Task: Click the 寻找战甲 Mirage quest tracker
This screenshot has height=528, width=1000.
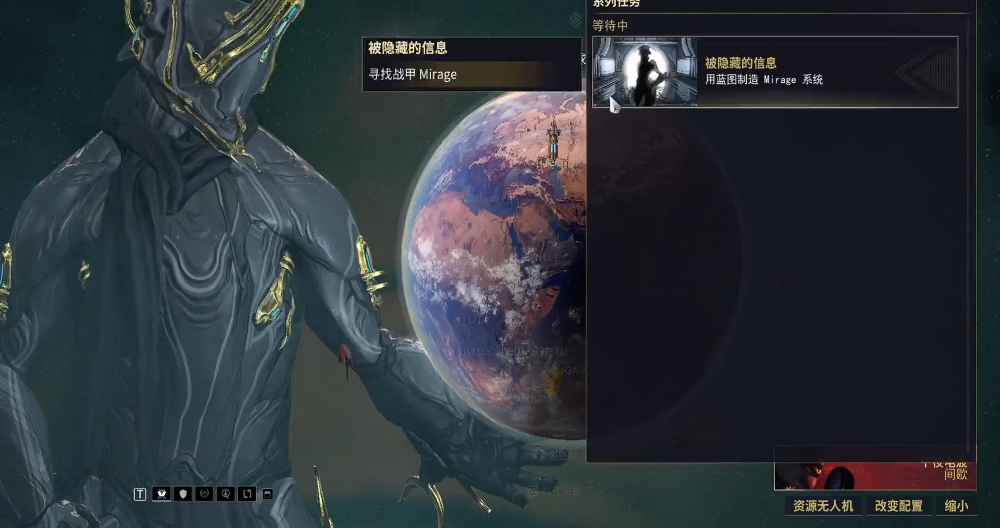Action: 471,75
